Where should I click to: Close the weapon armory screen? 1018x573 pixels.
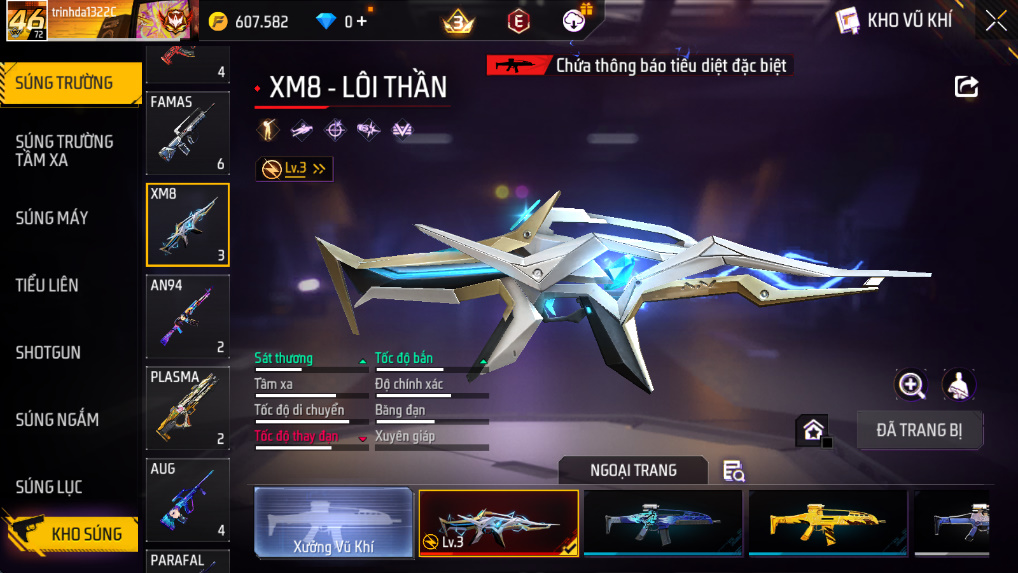click(995, 21)
